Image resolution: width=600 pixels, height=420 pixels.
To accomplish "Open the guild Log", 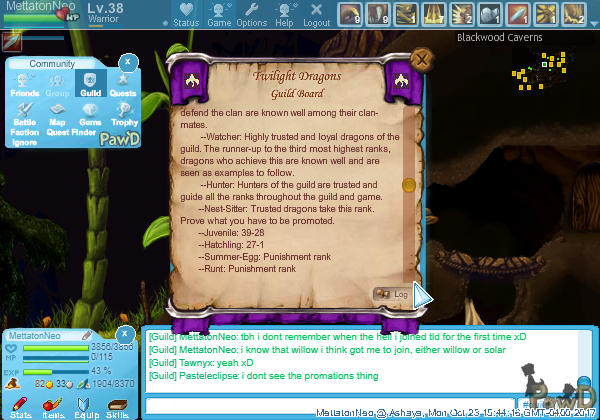I will (391, 294).
